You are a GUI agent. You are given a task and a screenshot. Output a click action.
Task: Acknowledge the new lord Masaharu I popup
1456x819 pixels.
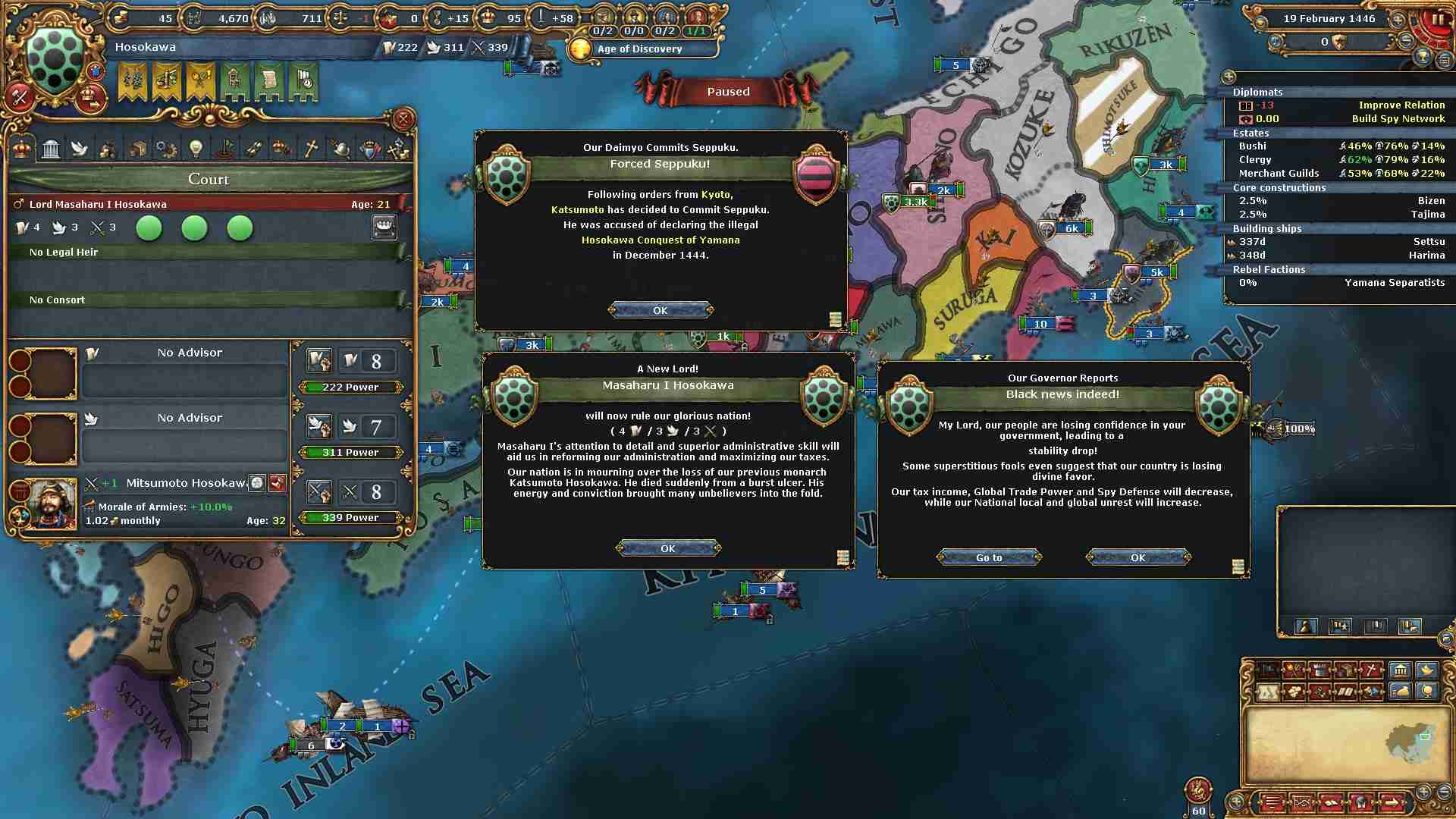click(x=667, y=548)
